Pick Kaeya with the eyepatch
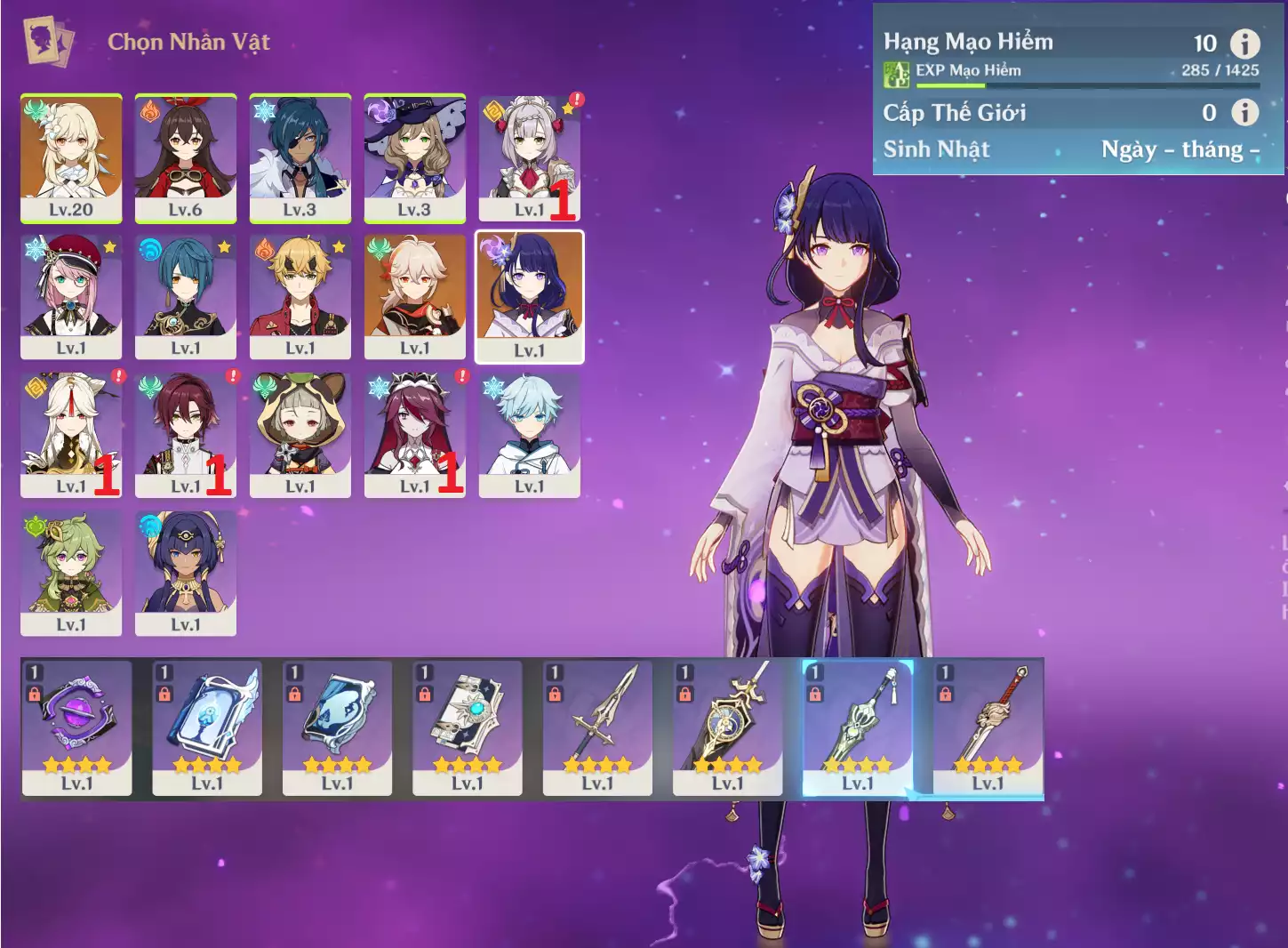 pyautogui.click(x=300, y=157)
